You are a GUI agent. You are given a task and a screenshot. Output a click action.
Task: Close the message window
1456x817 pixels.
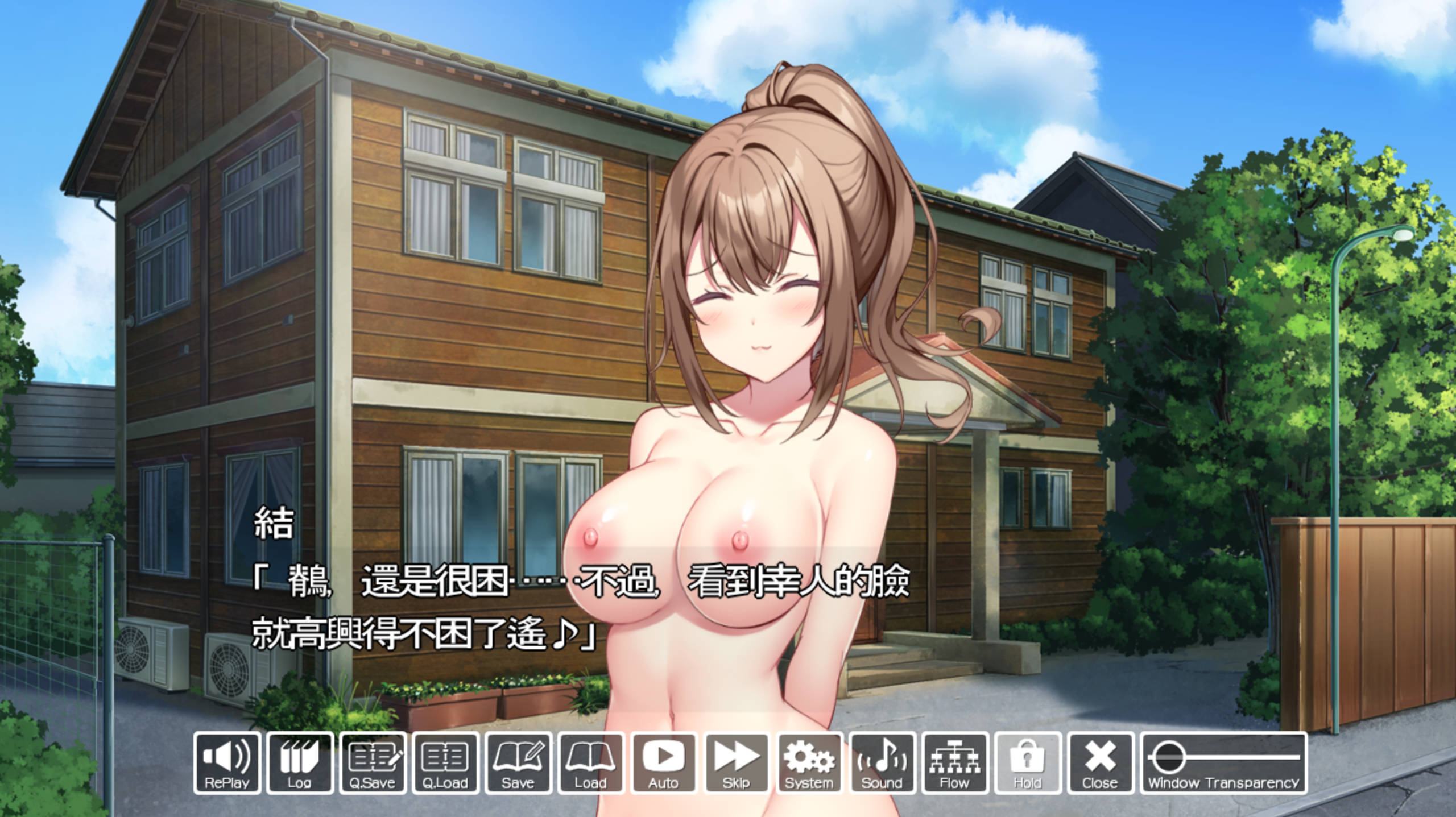(1100, 762)
